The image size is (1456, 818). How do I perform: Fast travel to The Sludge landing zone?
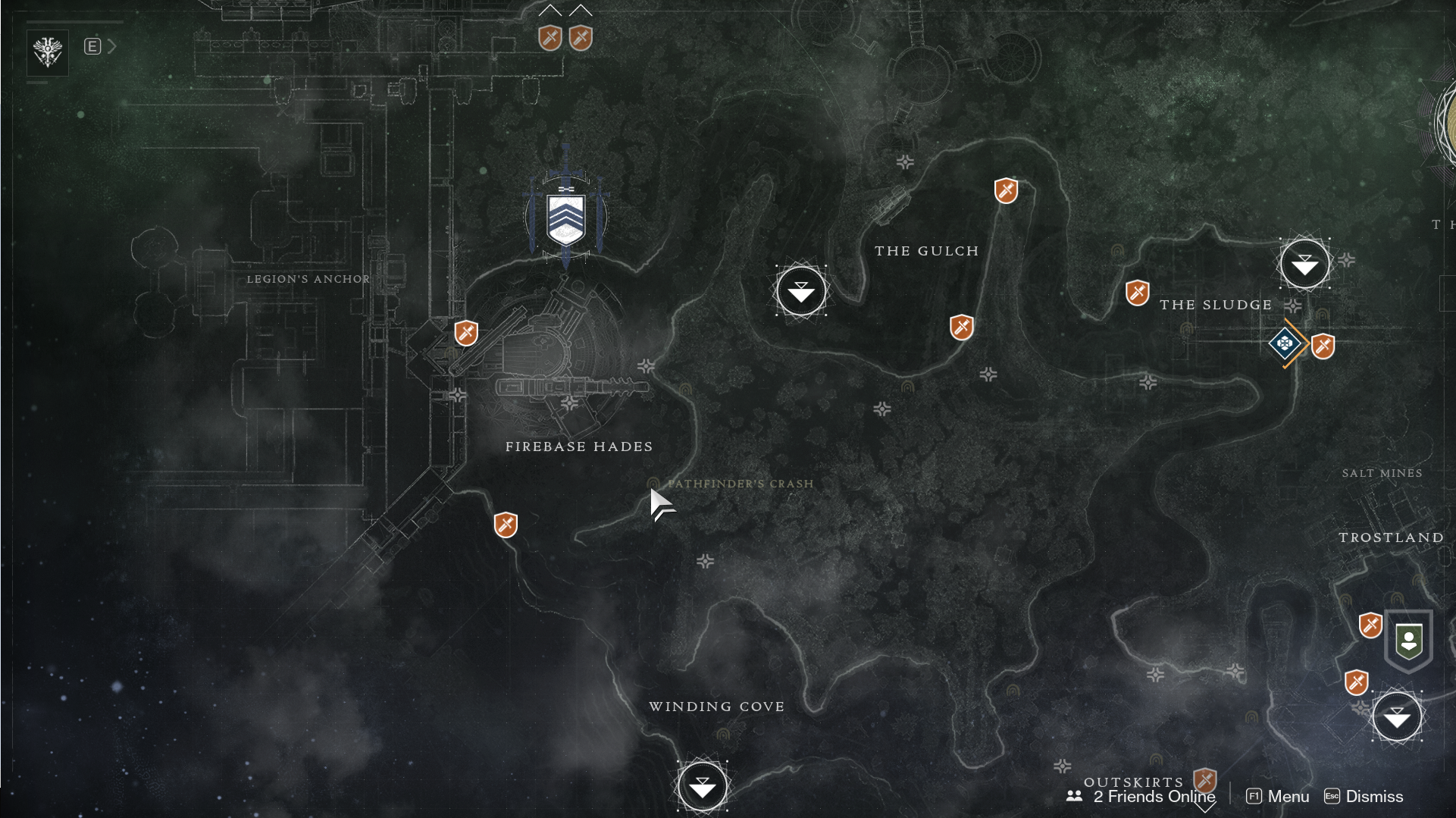coord(1304,265)
